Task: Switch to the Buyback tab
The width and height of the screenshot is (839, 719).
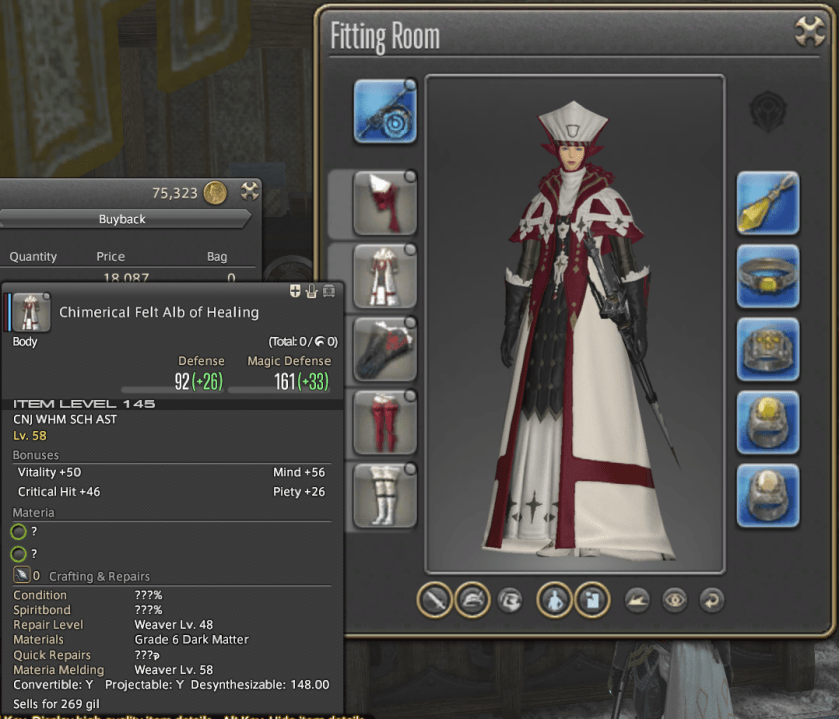Action: pos(122,219)
